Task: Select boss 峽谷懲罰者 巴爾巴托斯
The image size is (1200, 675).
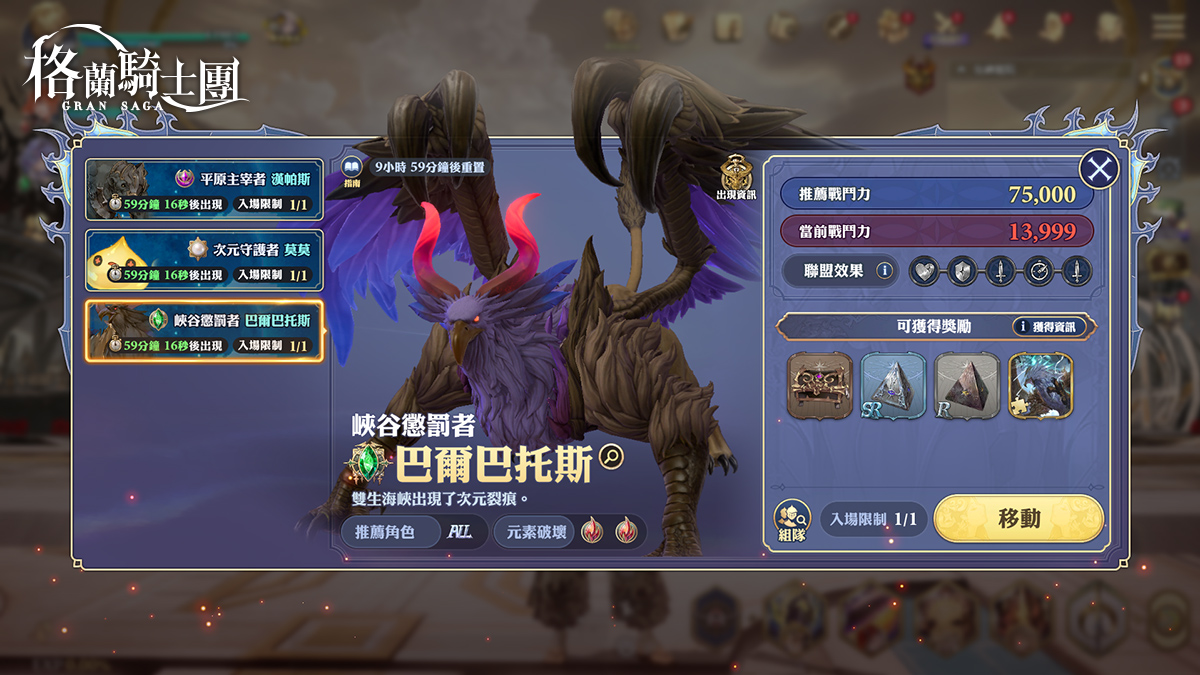Action: coord(204,331)
